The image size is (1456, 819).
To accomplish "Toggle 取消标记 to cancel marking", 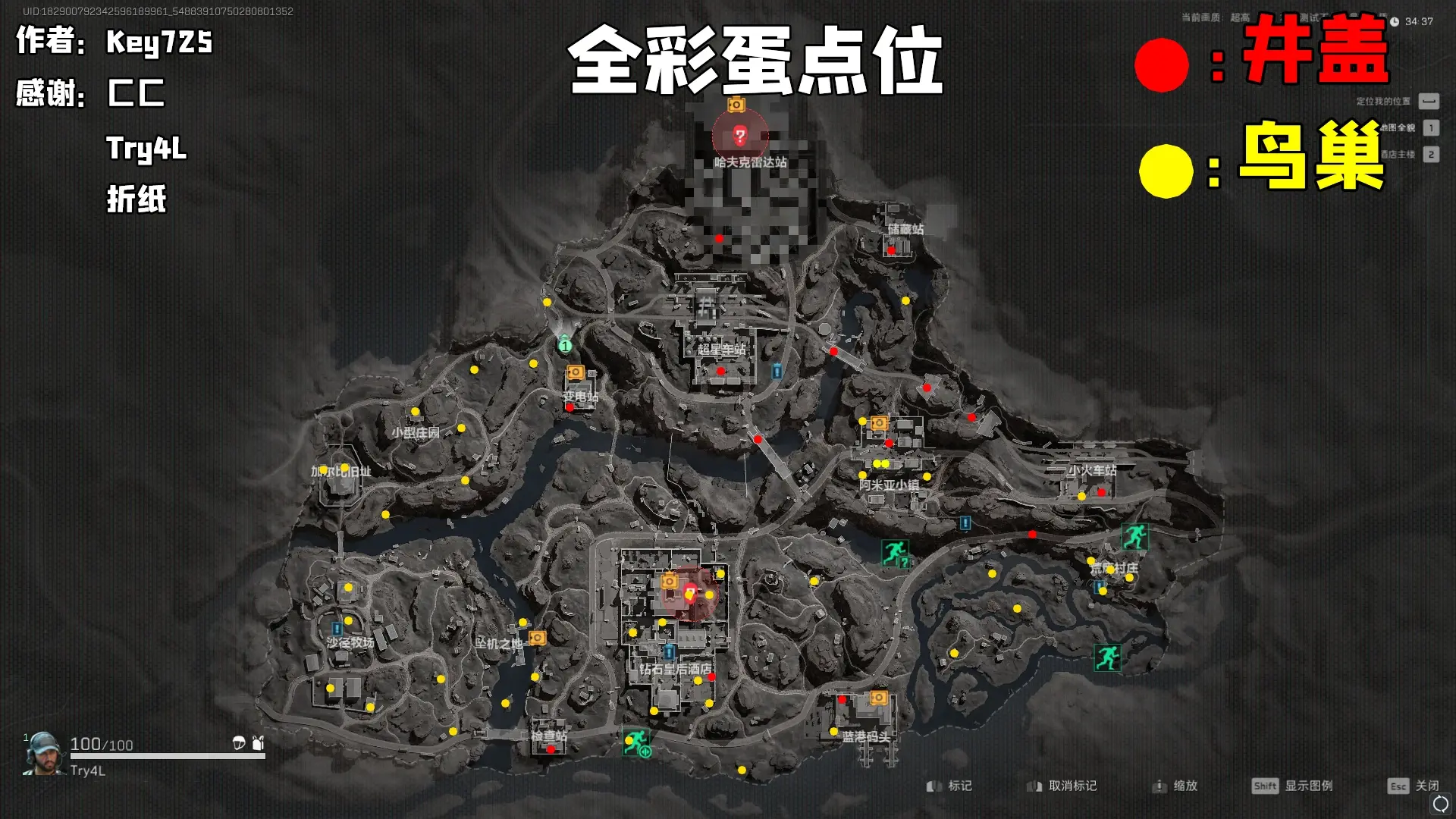I will [x=1073, y=786].
